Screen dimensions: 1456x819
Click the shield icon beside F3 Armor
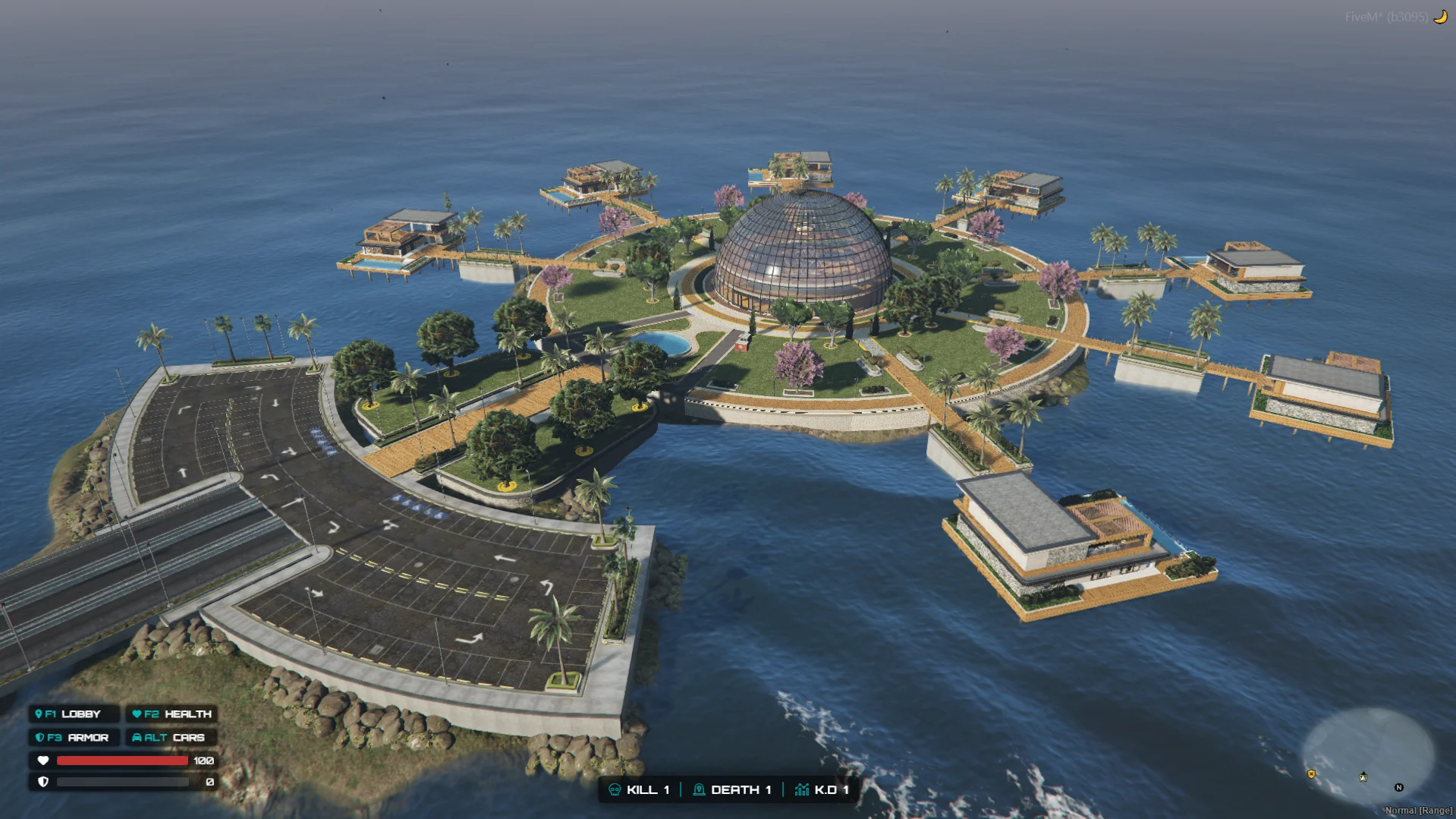pos(41,737)
